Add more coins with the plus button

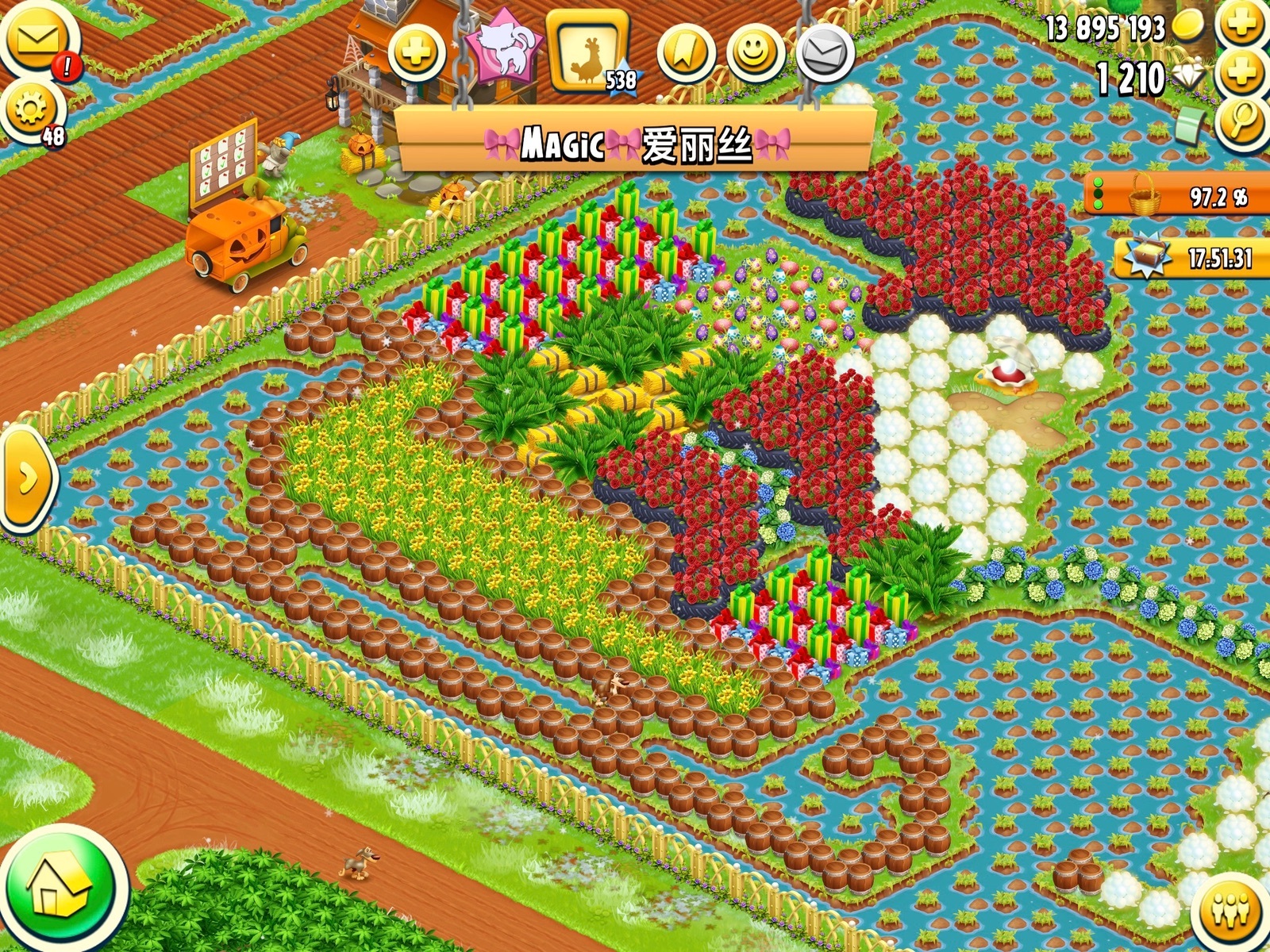tap(1242, 24)
